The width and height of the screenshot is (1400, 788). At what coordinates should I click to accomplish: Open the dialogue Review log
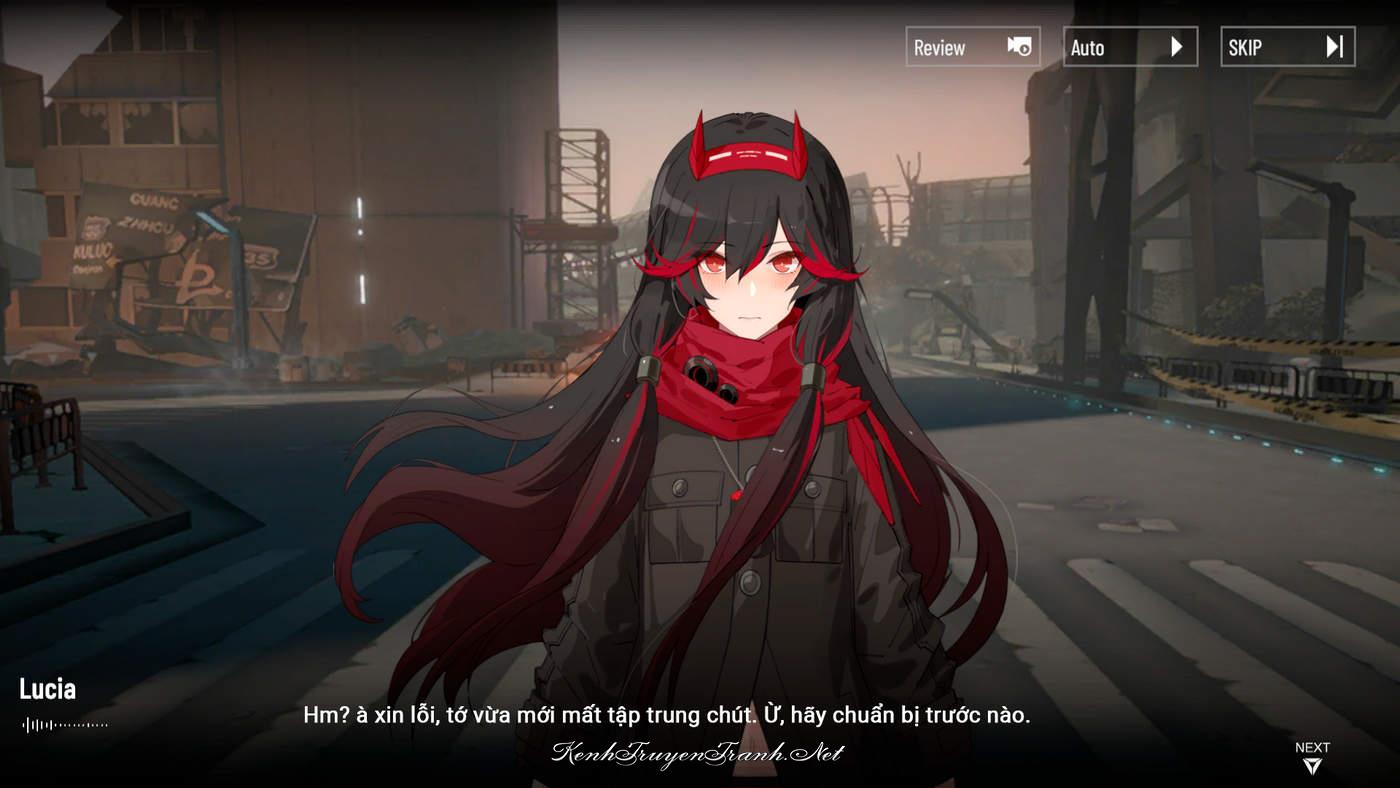click(x=972, y=47)
